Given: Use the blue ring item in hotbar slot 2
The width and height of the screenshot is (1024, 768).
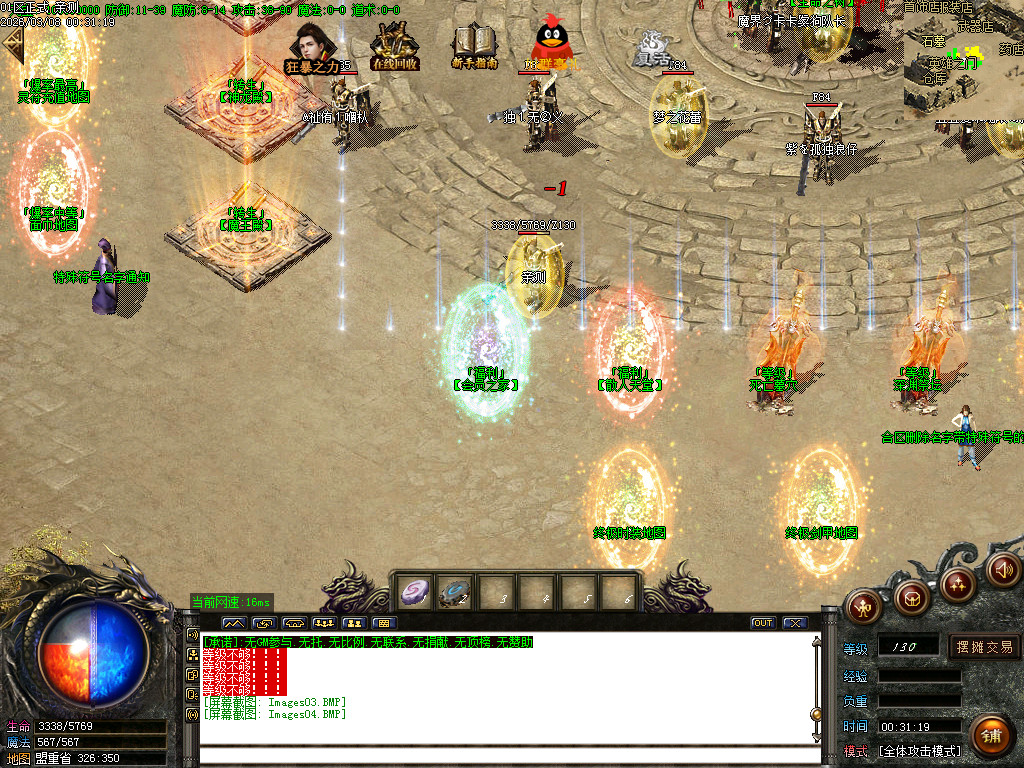Looking at the screenshot, I should (456, 592).
